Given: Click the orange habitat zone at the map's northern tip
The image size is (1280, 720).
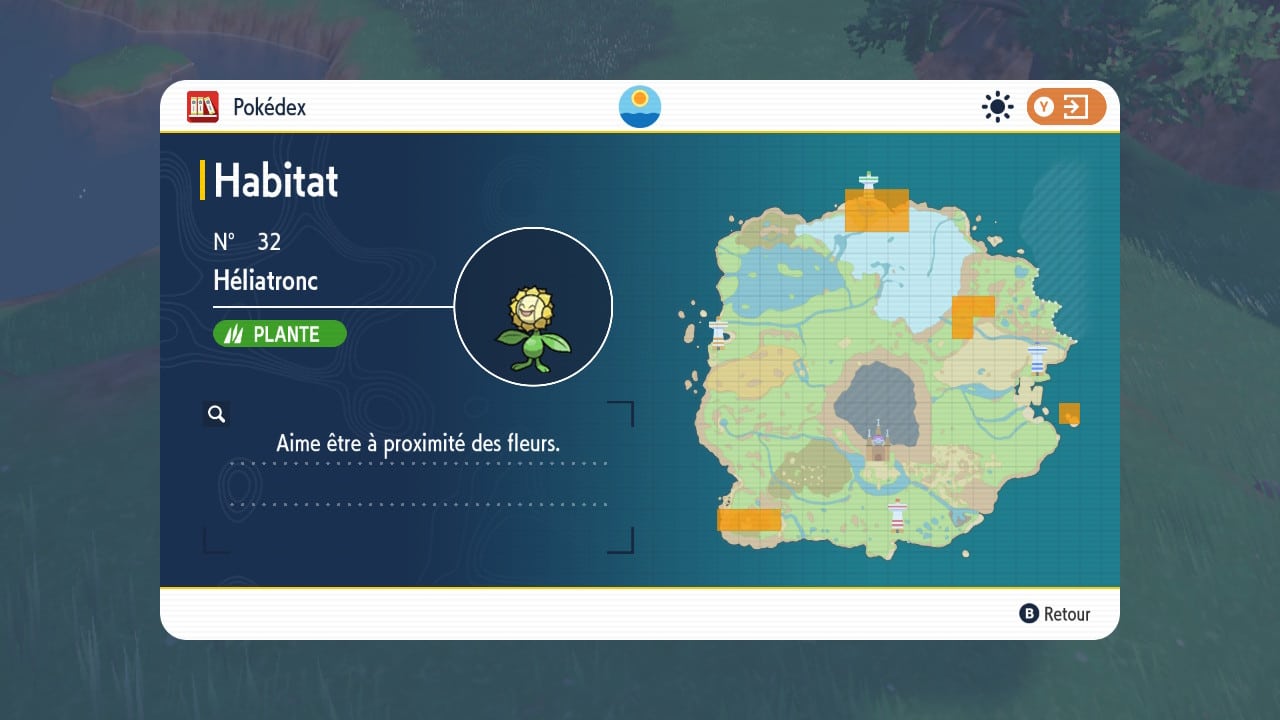Looking at the screenshot, I should [877, 211].
